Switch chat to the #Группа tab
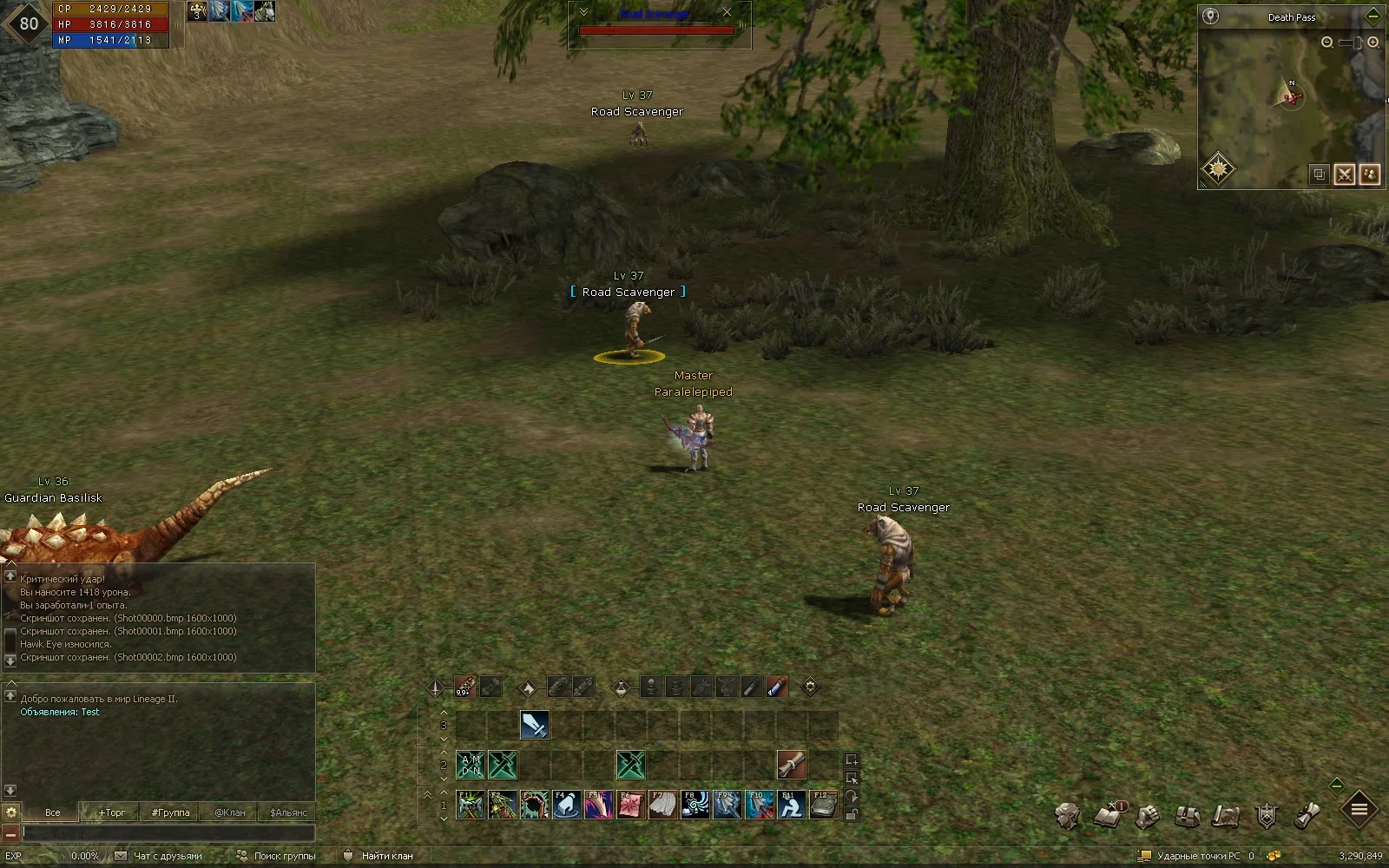 170,812
